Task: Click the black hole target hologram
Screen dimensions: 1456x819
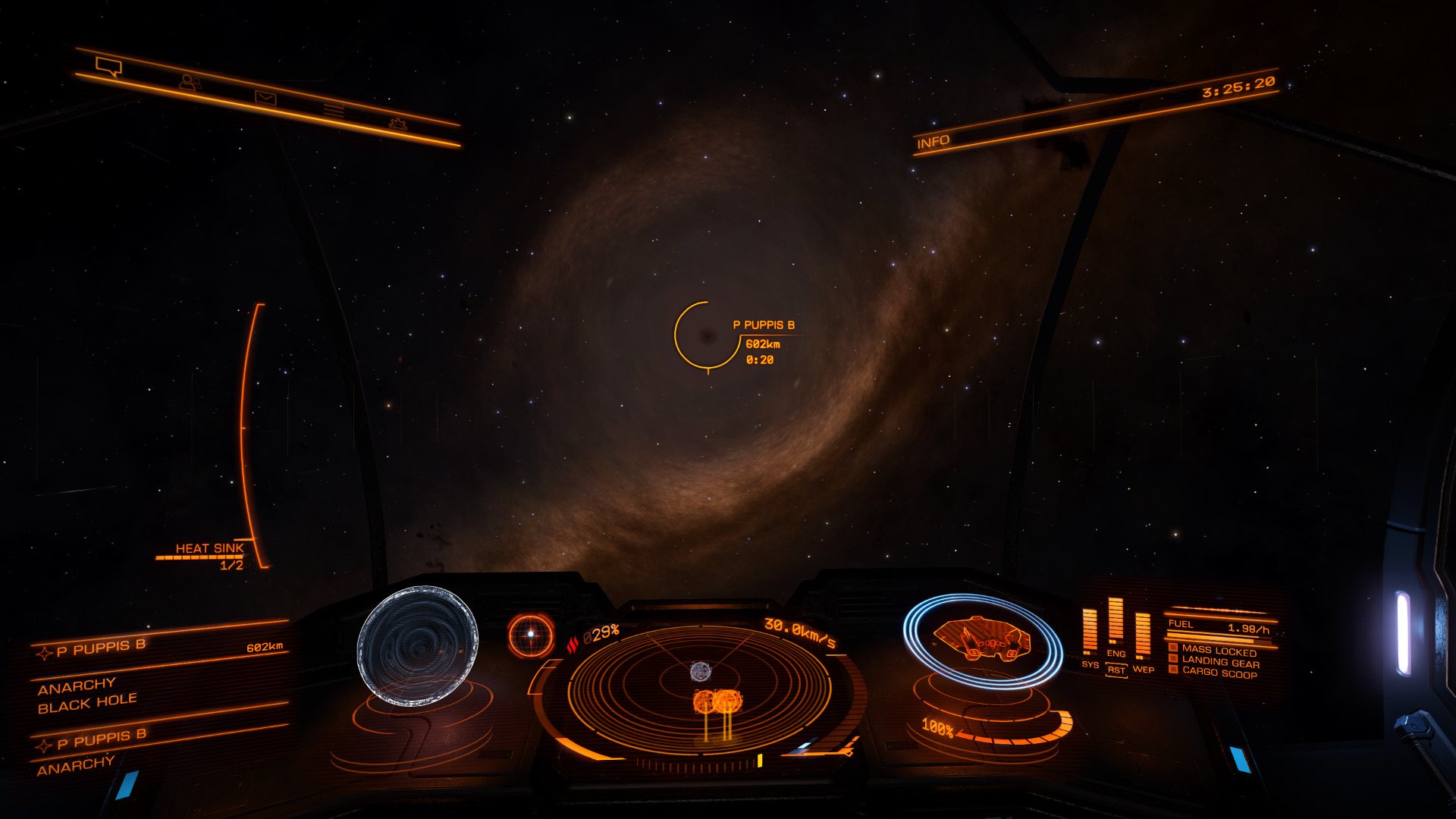Action: 418,645
